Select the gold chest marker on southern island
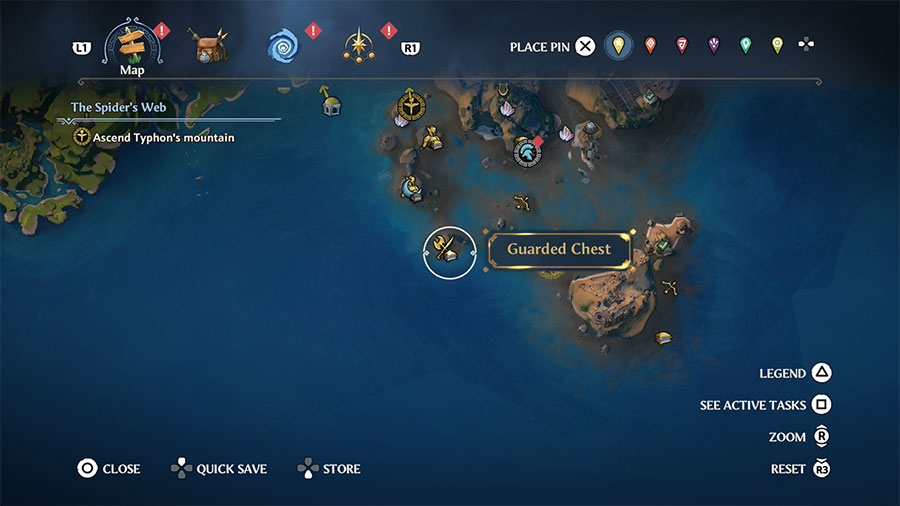Image resolution: width=900 pixels, height=506 pixels. click(x=662, y=338)
